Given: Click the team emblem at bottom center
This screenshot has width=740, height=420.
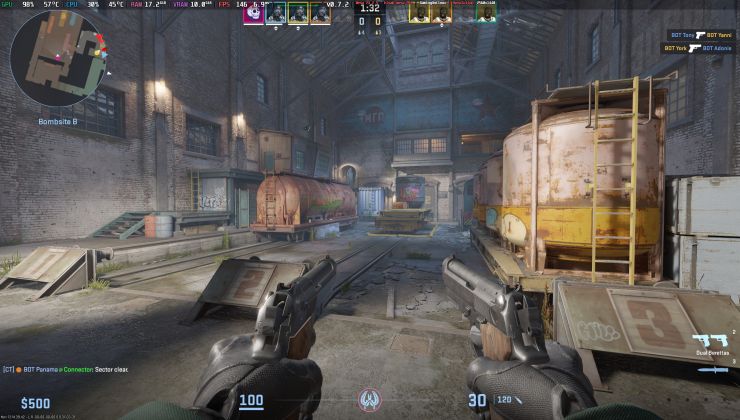Looking at the screenshot, I should [x=370, y=400].
